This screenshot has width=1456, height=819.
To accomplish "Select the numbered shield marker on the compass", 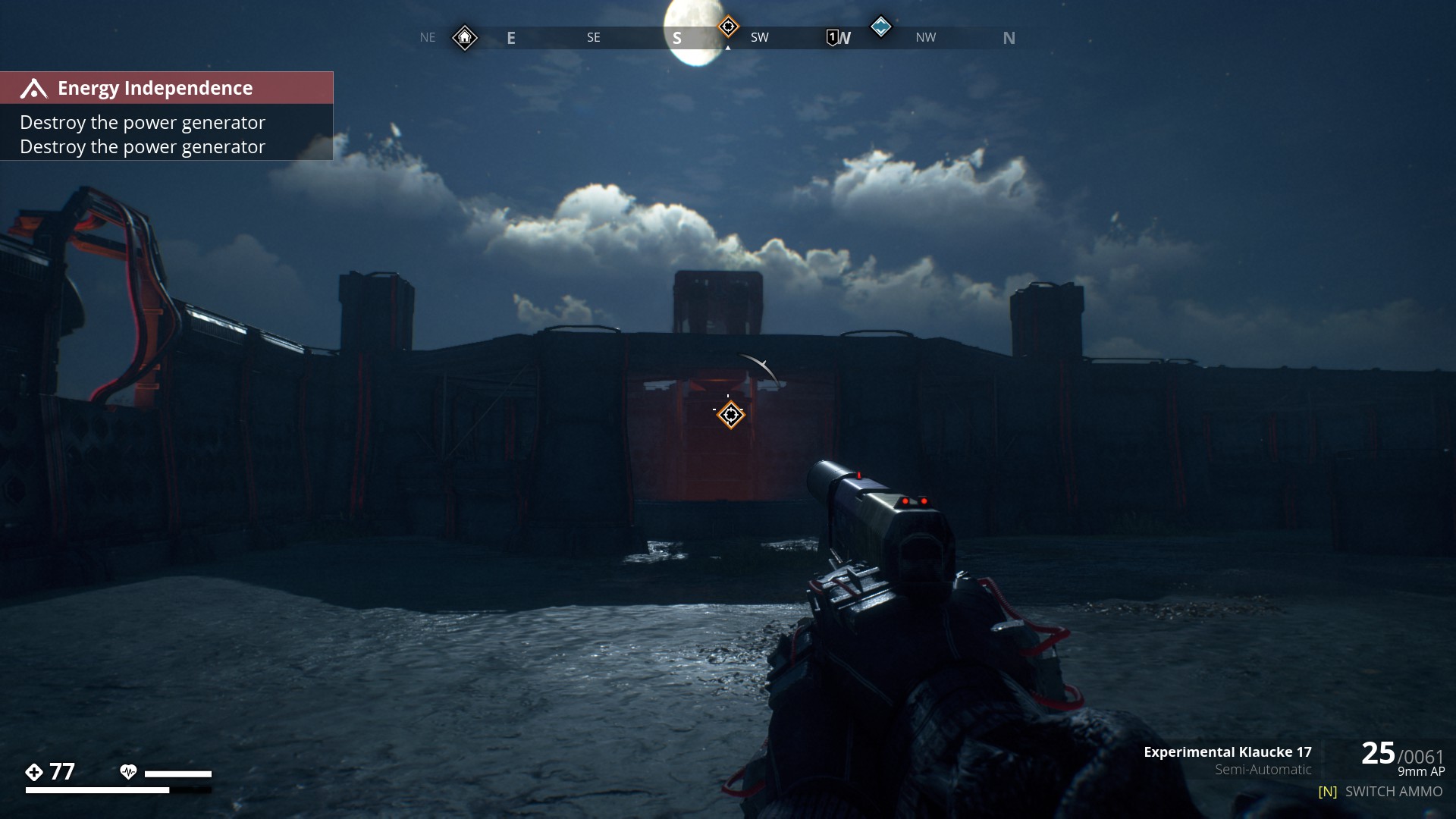I will (833, 37).
